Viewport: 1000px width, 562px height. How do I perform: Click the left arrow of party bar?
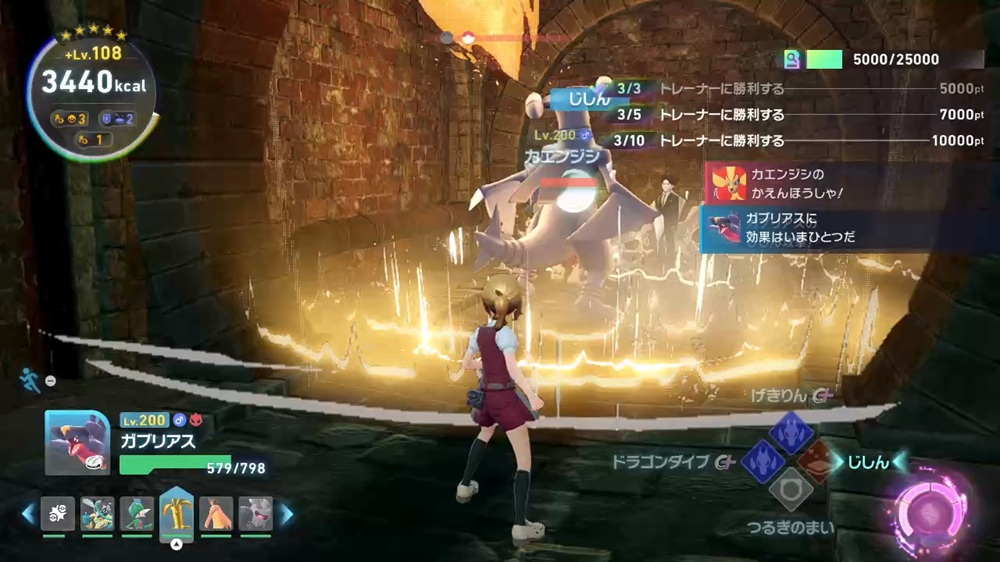[x=27, y=514]
